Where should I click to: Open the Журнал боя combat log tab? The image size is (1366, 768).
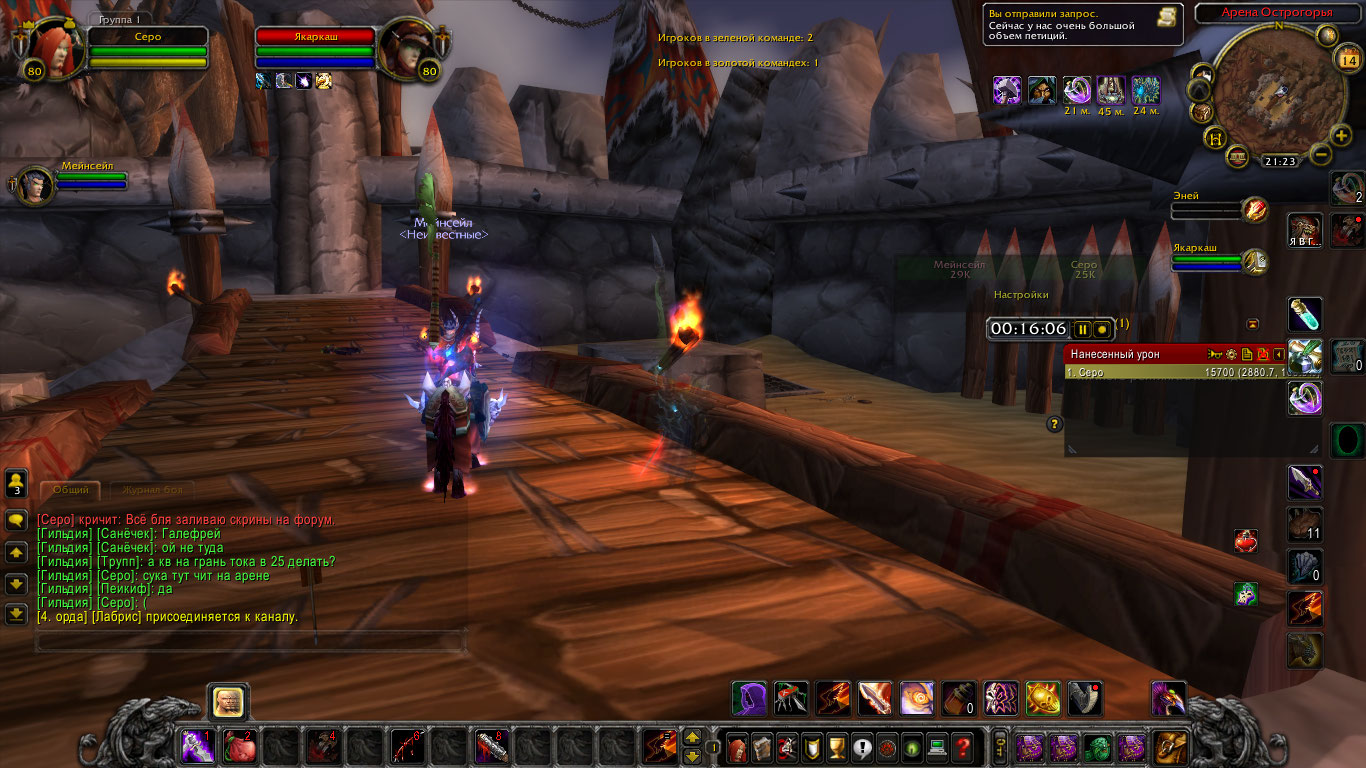[151, 490]
